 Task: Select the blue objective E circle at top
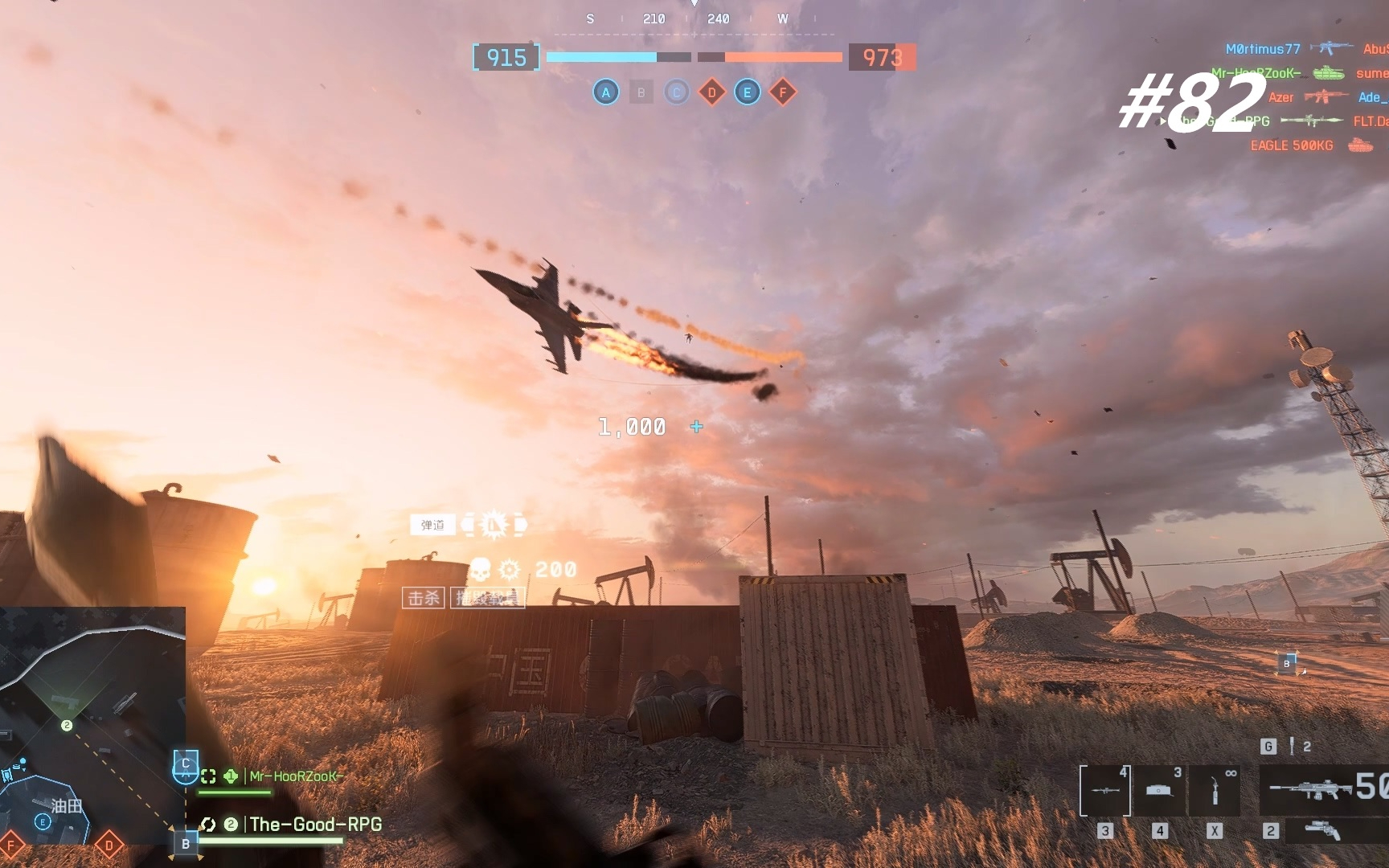tap(747, 92)
